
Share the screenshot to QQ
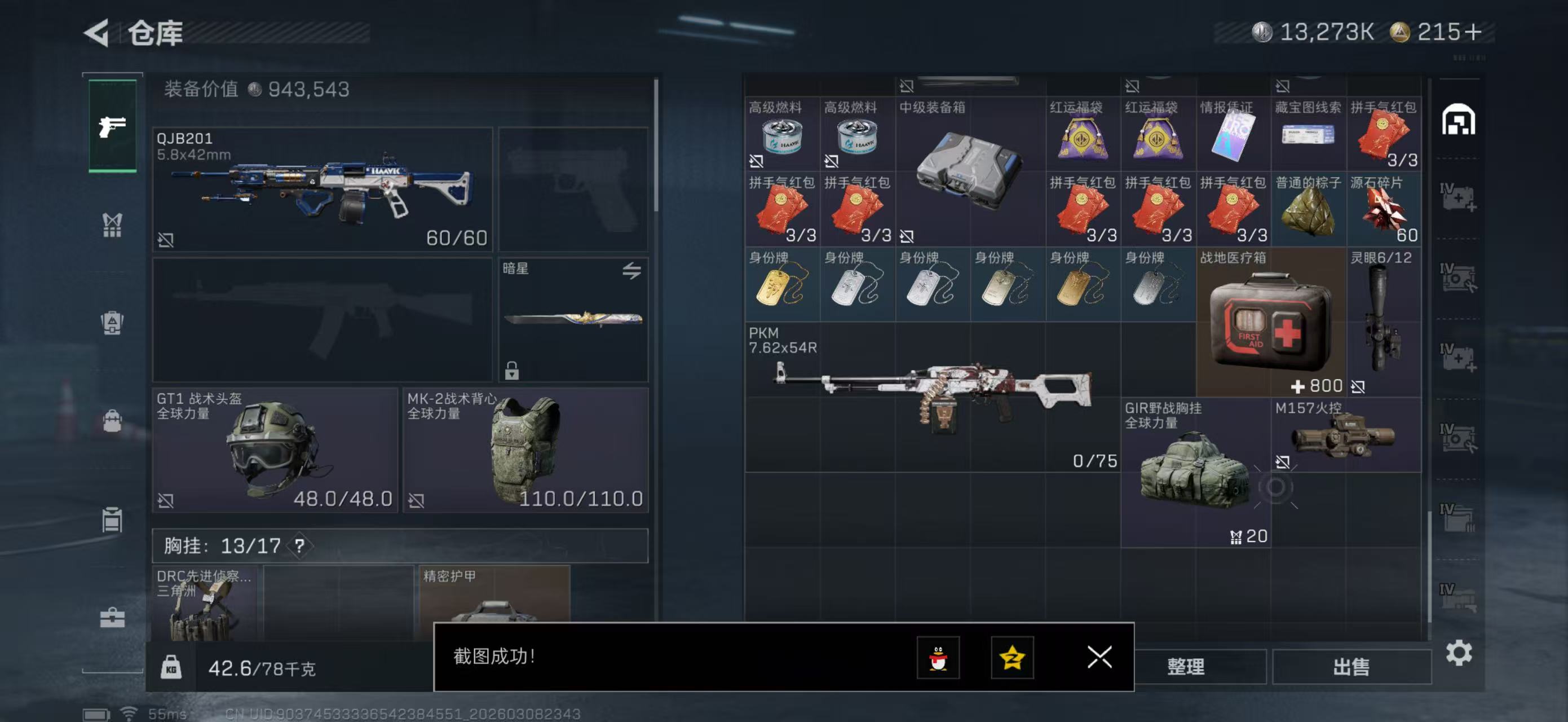tap(938, 658)
